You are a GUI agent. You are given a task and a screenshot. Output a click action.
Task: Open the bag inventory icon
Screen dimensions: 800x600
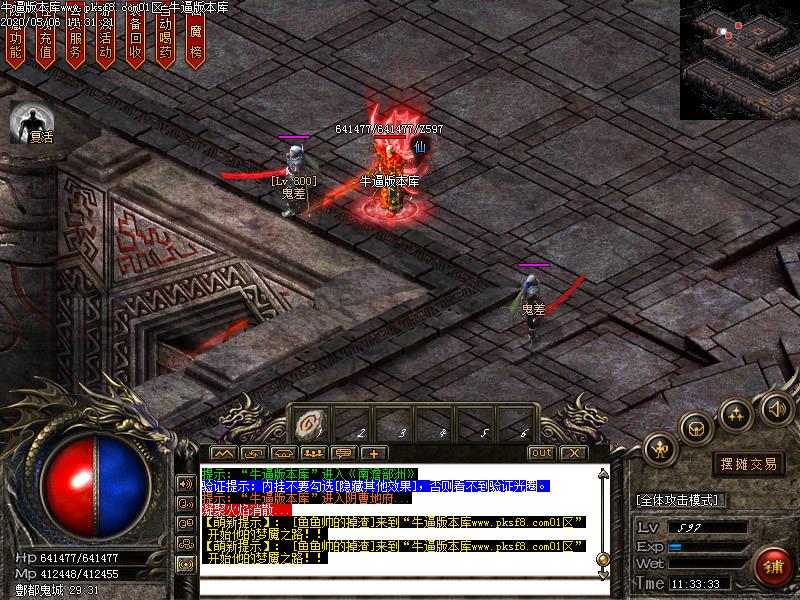pyautogui.click(x=697, y=428)
